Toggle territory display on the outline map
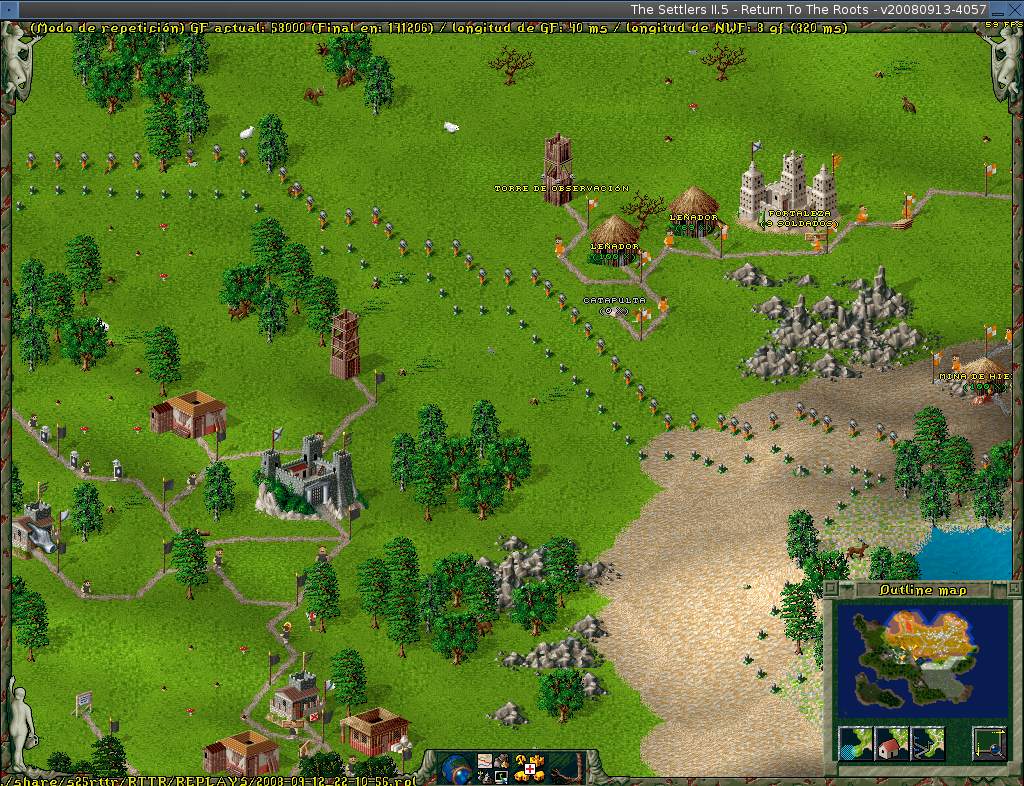The width and height of the screenshot is (1024, 786). pos(856,743)
